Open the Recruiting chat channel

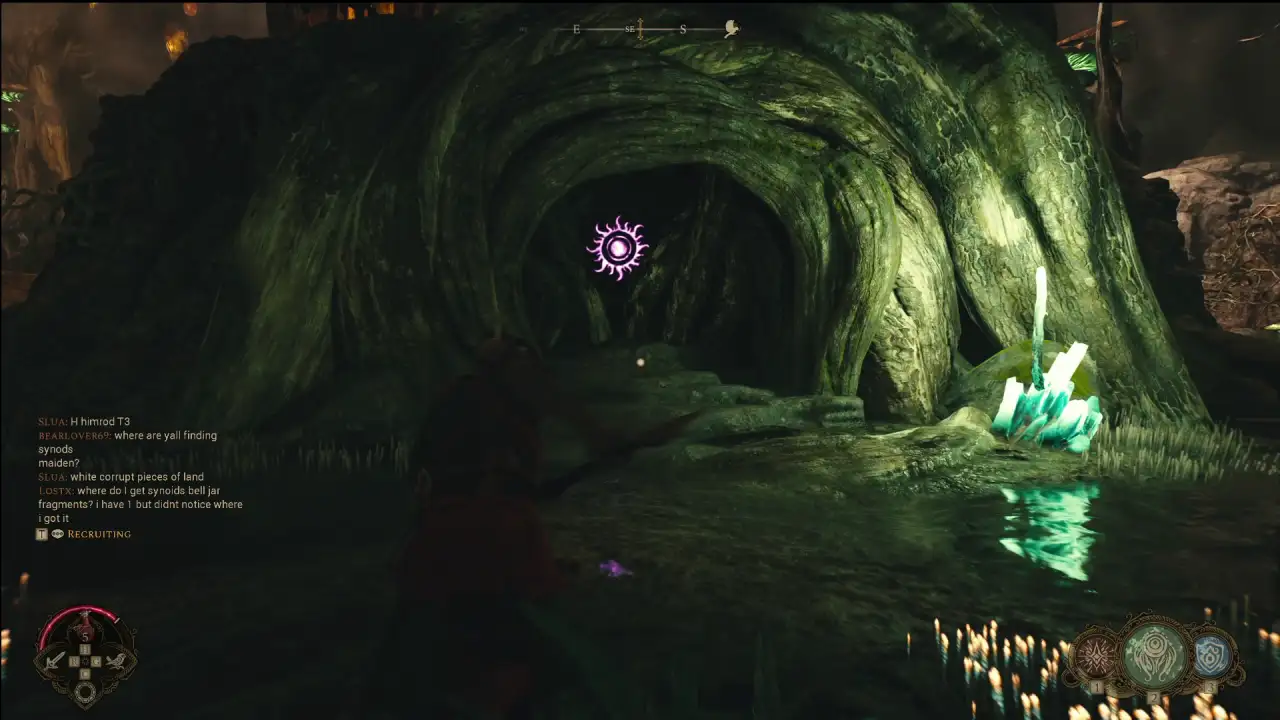pyautogui.click(x=98, y=534)
